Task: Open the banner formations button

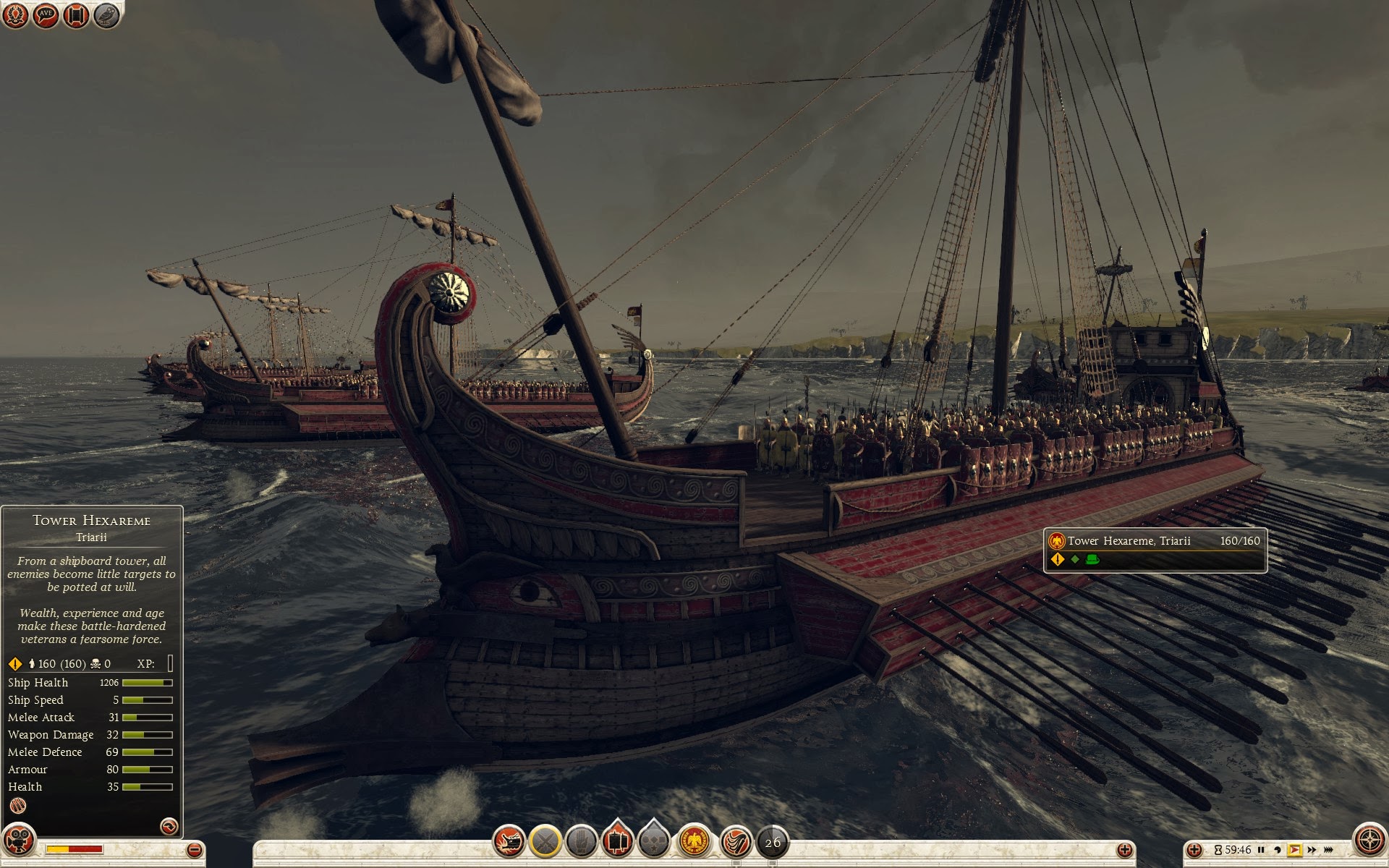Action: pos(617,841)
